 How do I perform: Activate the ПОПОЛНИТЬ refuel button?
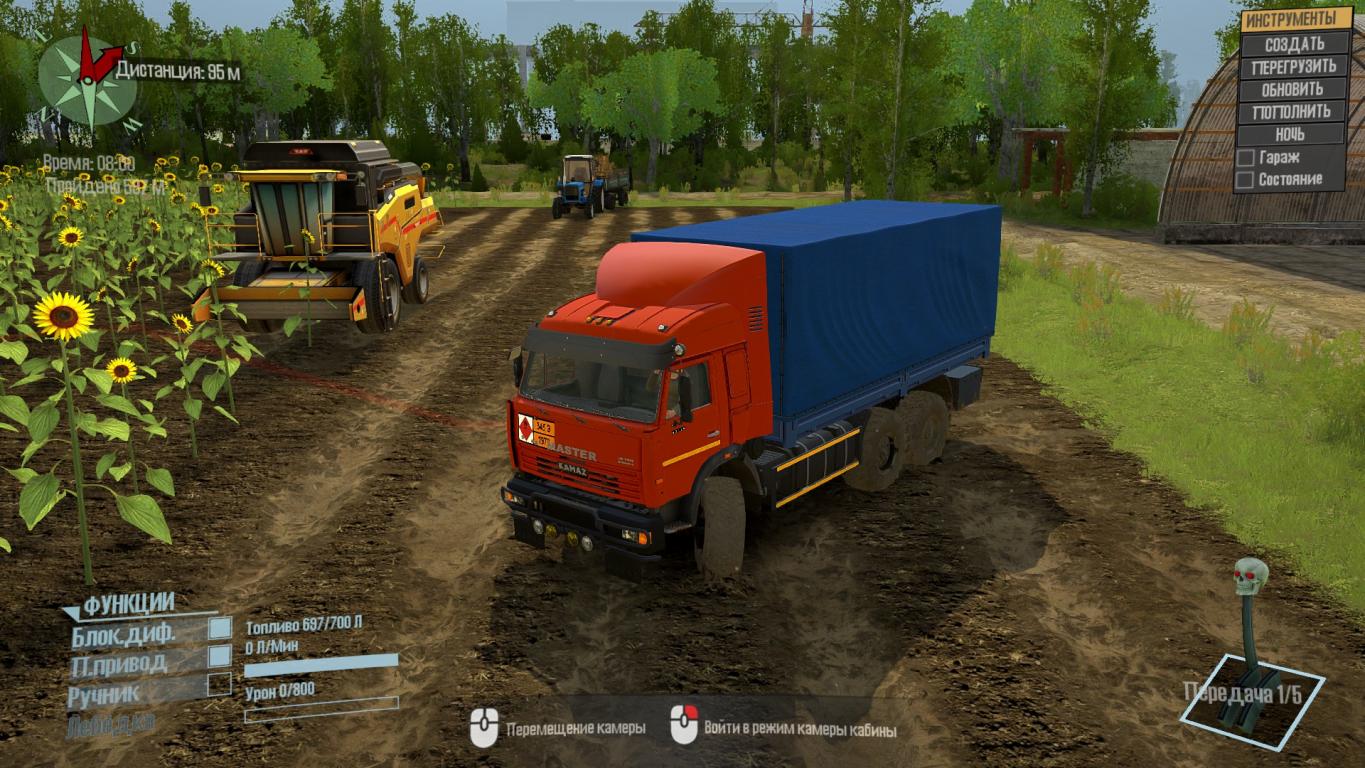(x=1293, y=111)
